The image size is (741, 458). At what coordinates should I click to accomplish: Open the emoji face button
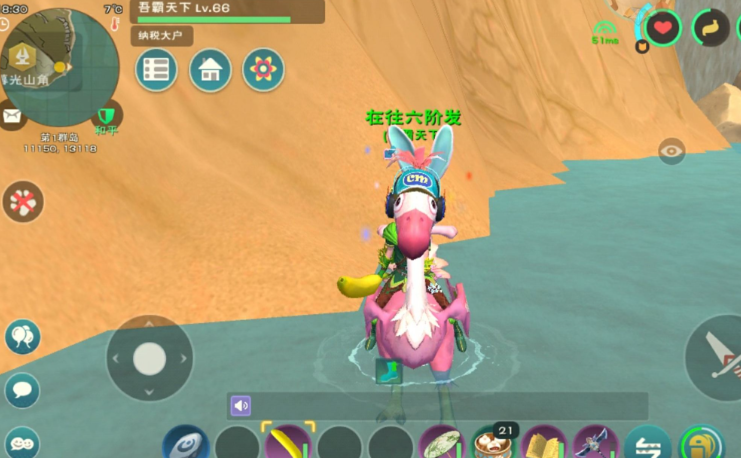tap(22, 441)
